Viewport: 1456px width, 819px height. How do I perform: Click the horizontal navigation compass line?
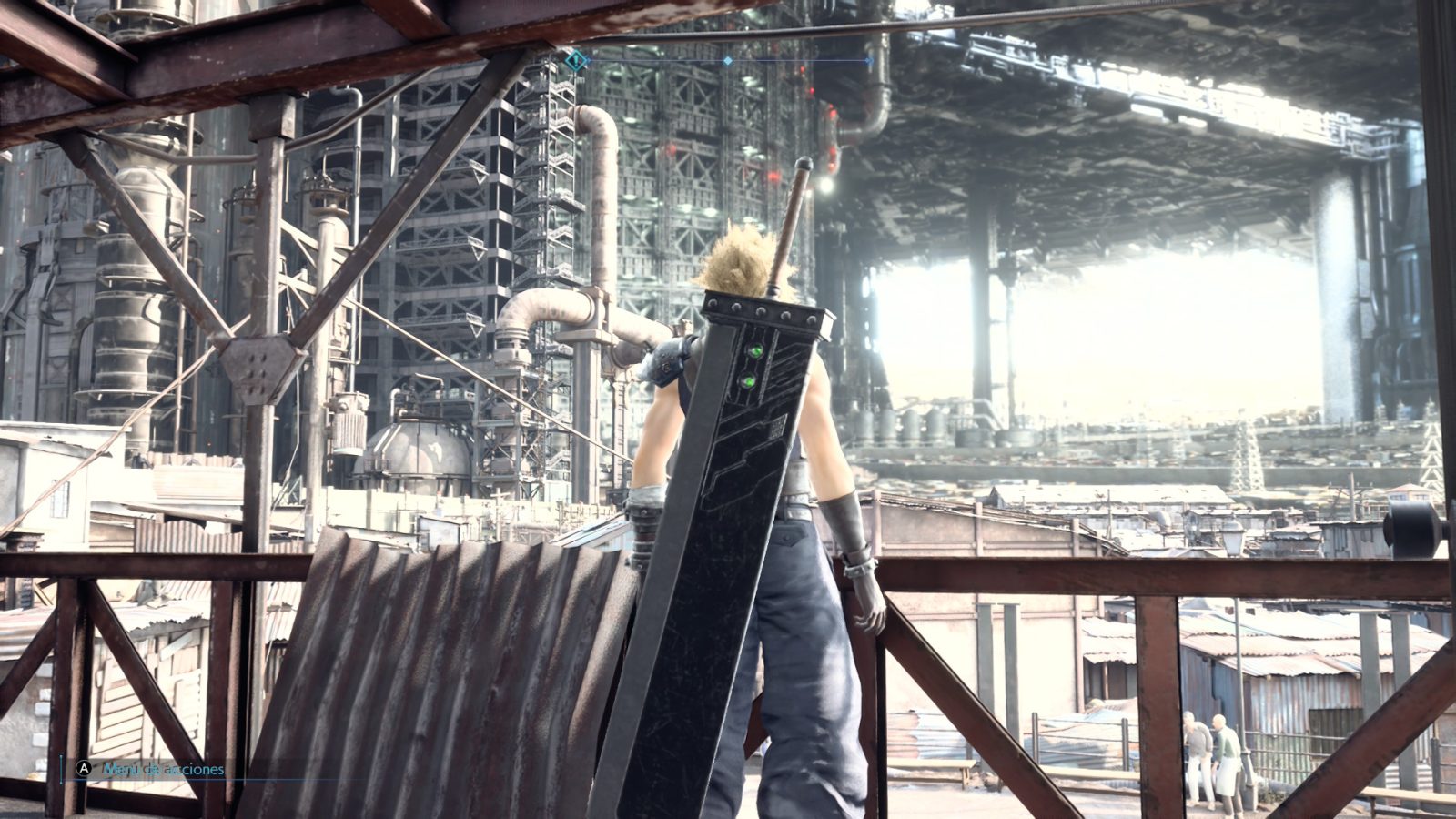click(x=801, y=60)
